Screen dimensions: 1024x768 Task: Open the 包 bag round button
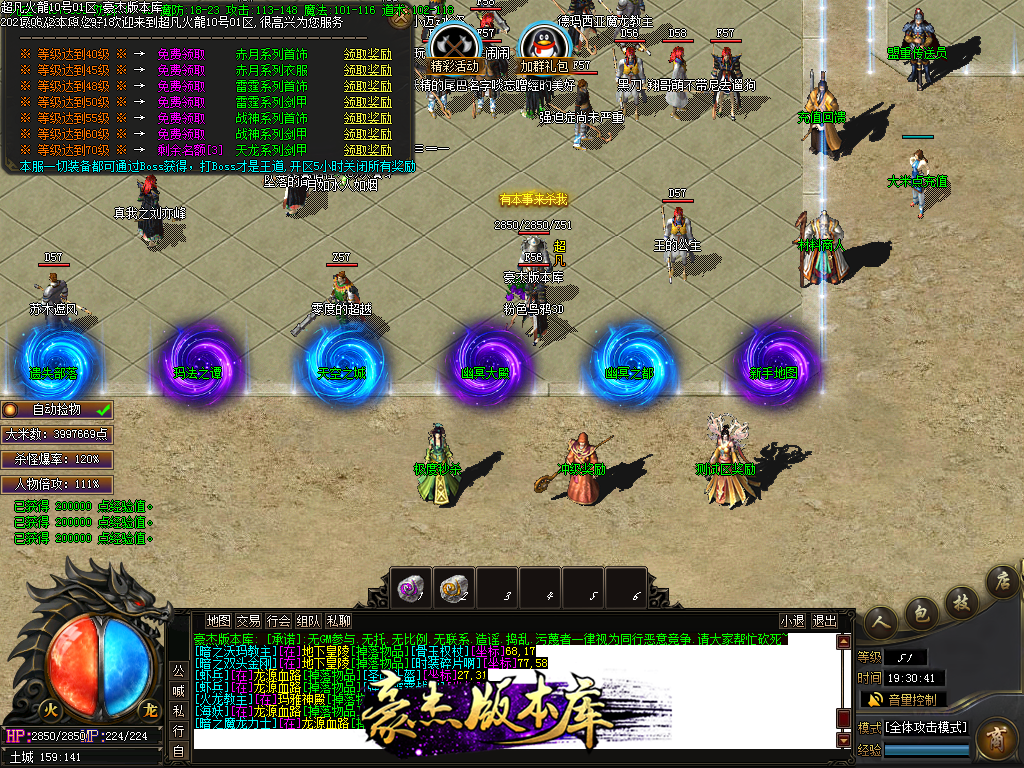[x=921, y=610]
